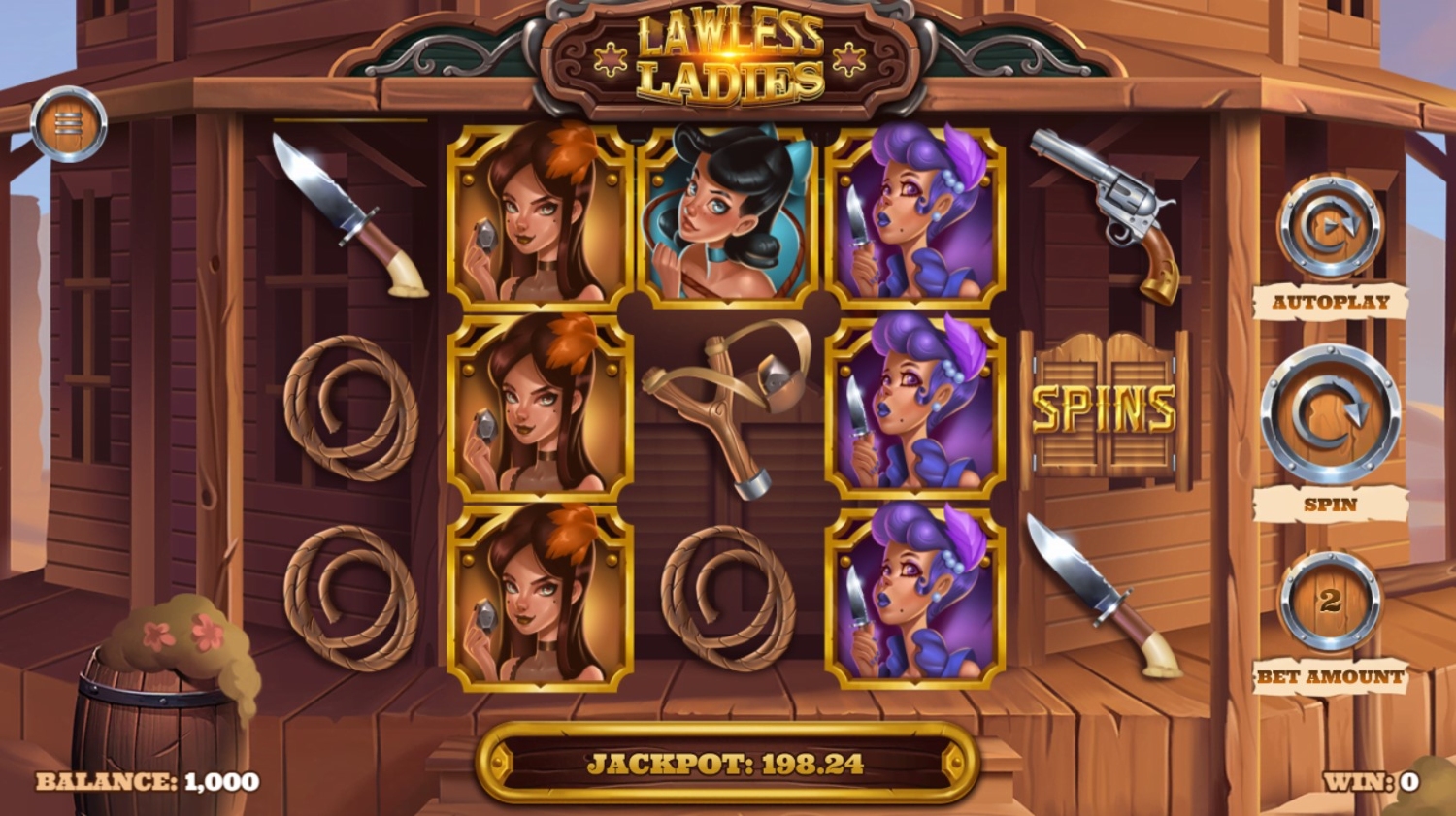This screenshot has width=1456, height=816.
Task: Change the bet amount
Action: coord(1330,602)
